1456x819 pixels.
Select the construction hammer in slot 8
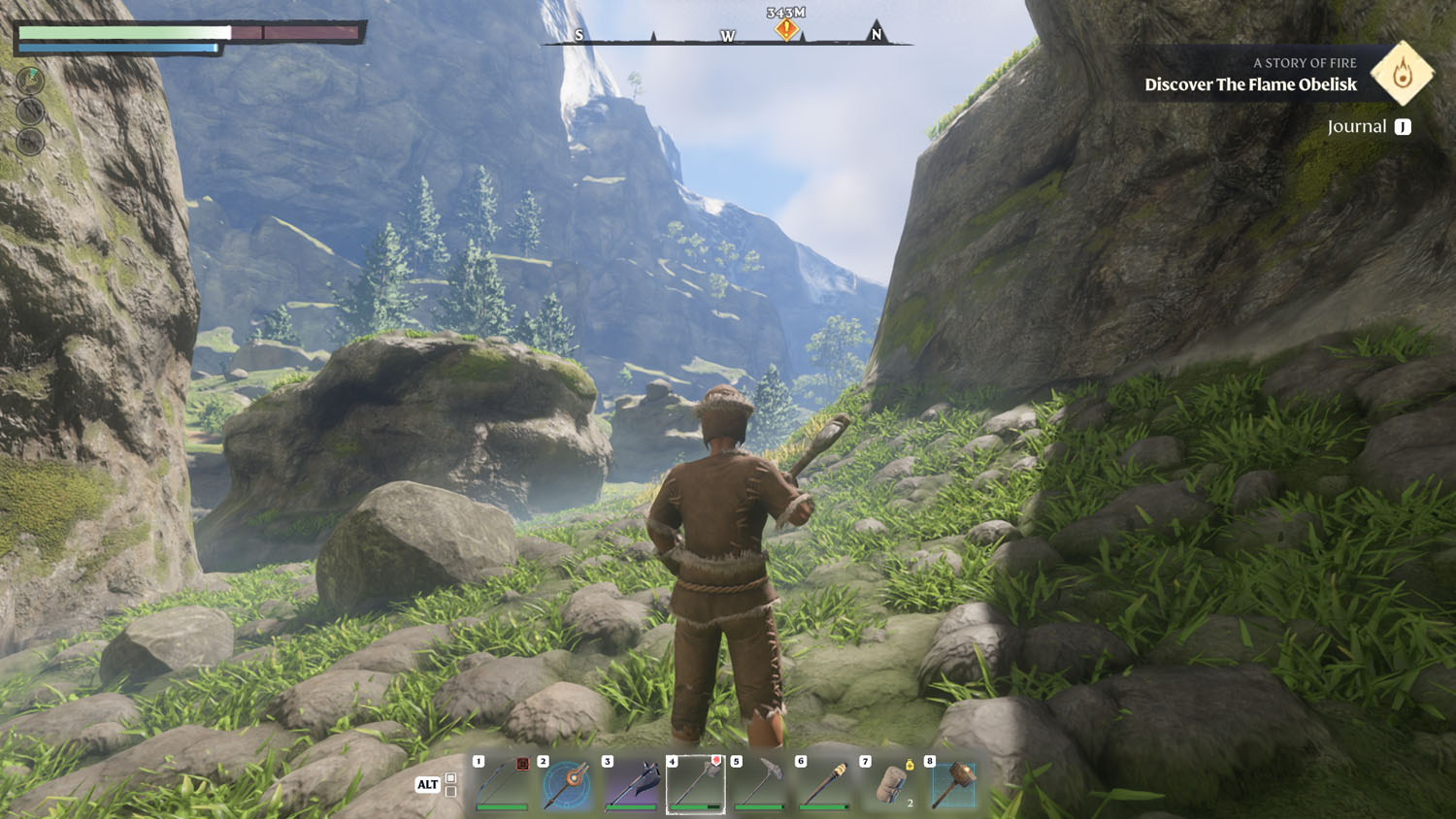[x=953, y=784]
